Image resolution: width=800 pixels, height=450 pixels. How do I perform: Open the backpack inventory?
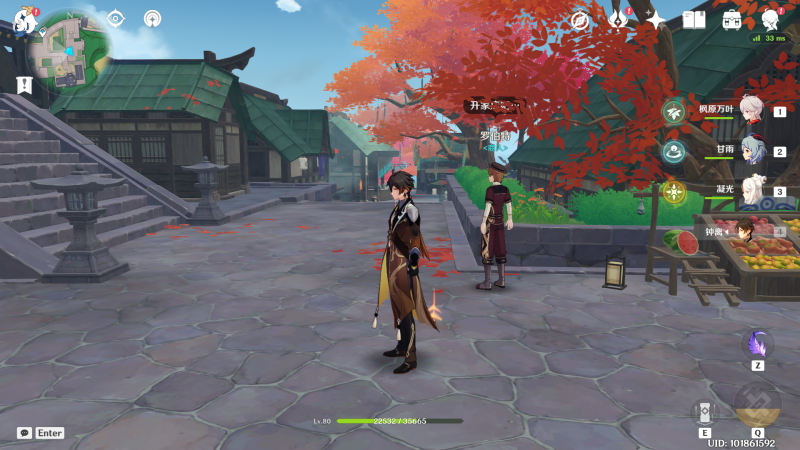732,19
